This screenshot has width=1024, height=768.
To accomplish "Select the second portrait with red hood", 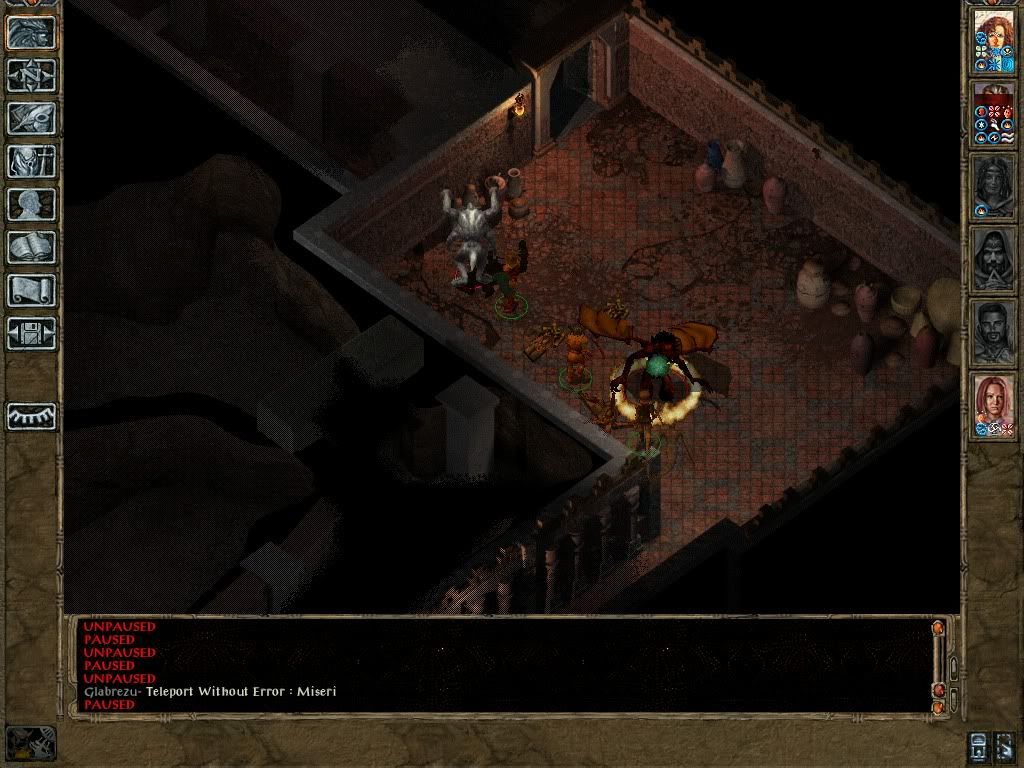I will pyautogui.click(x=994, y=113).
